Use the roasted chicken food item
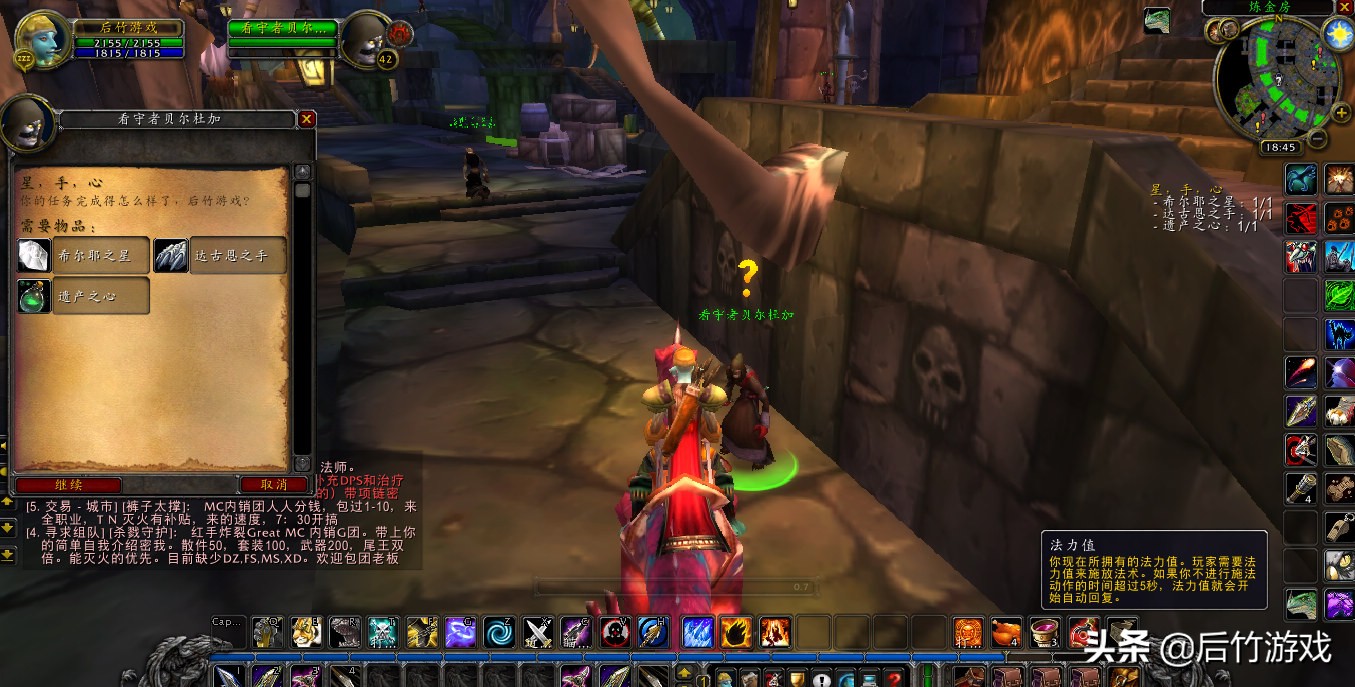Screen dimensions: 1355x687 click(1006, 632)
